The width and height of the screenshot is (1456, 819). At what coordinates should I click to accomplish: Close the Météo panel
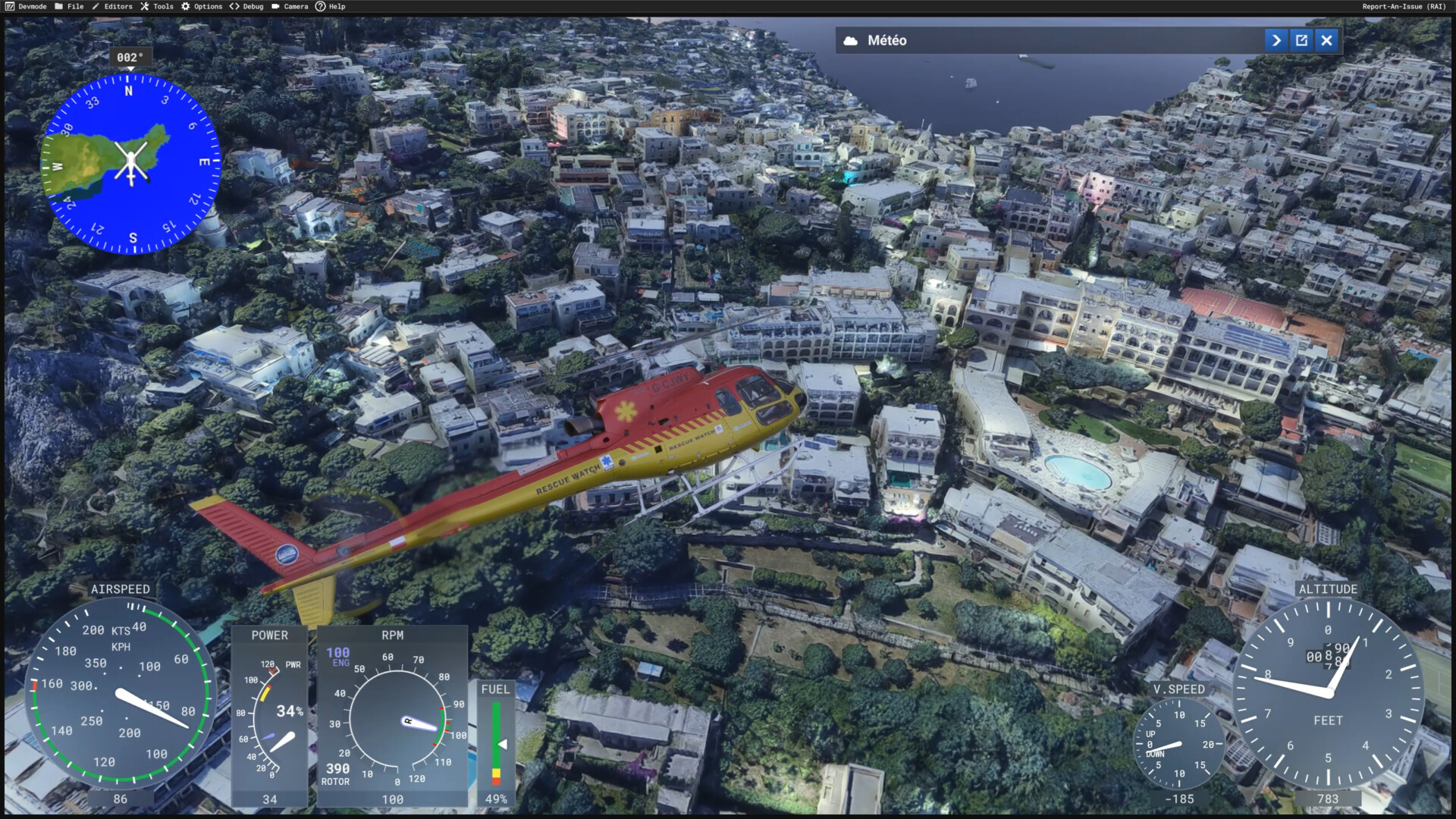pyautogui.click(x=1326, y=40)
